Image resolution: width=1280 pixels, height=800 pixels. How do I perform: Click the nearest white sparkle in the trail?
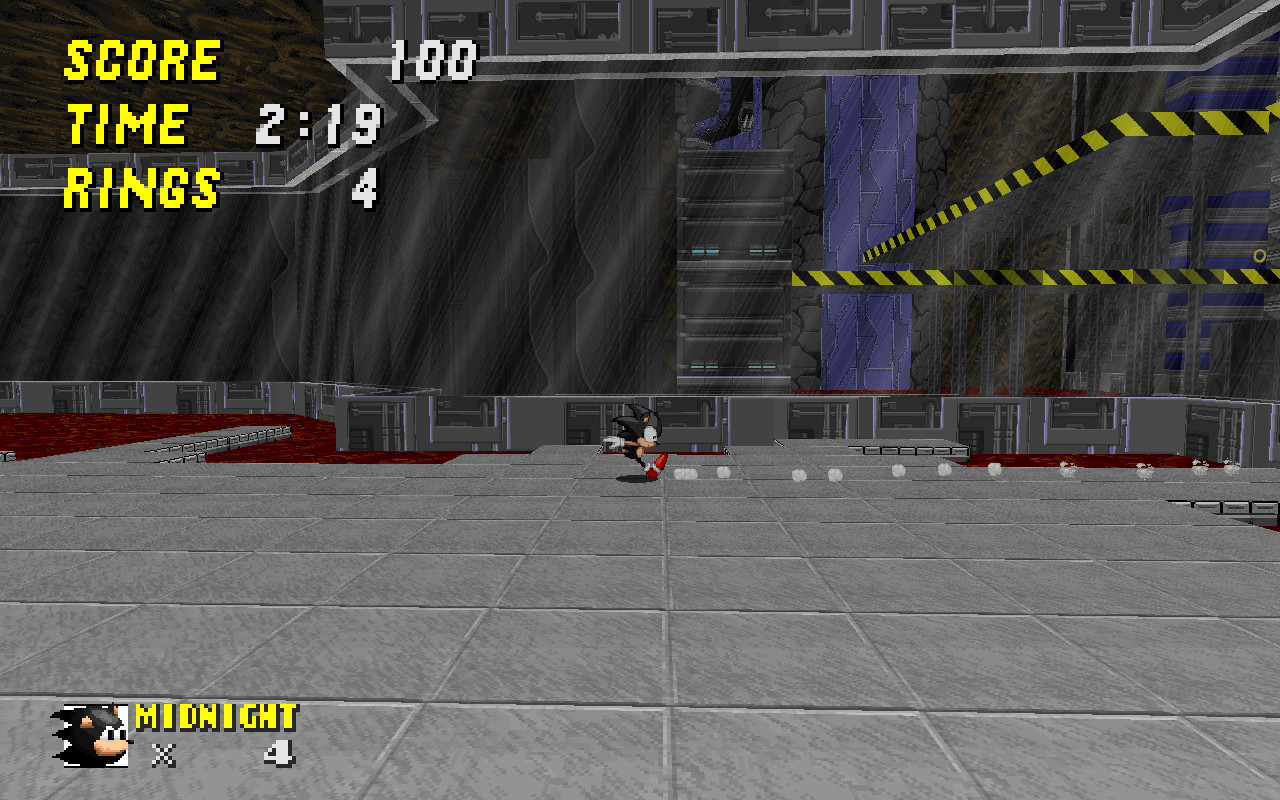point(684,472)
